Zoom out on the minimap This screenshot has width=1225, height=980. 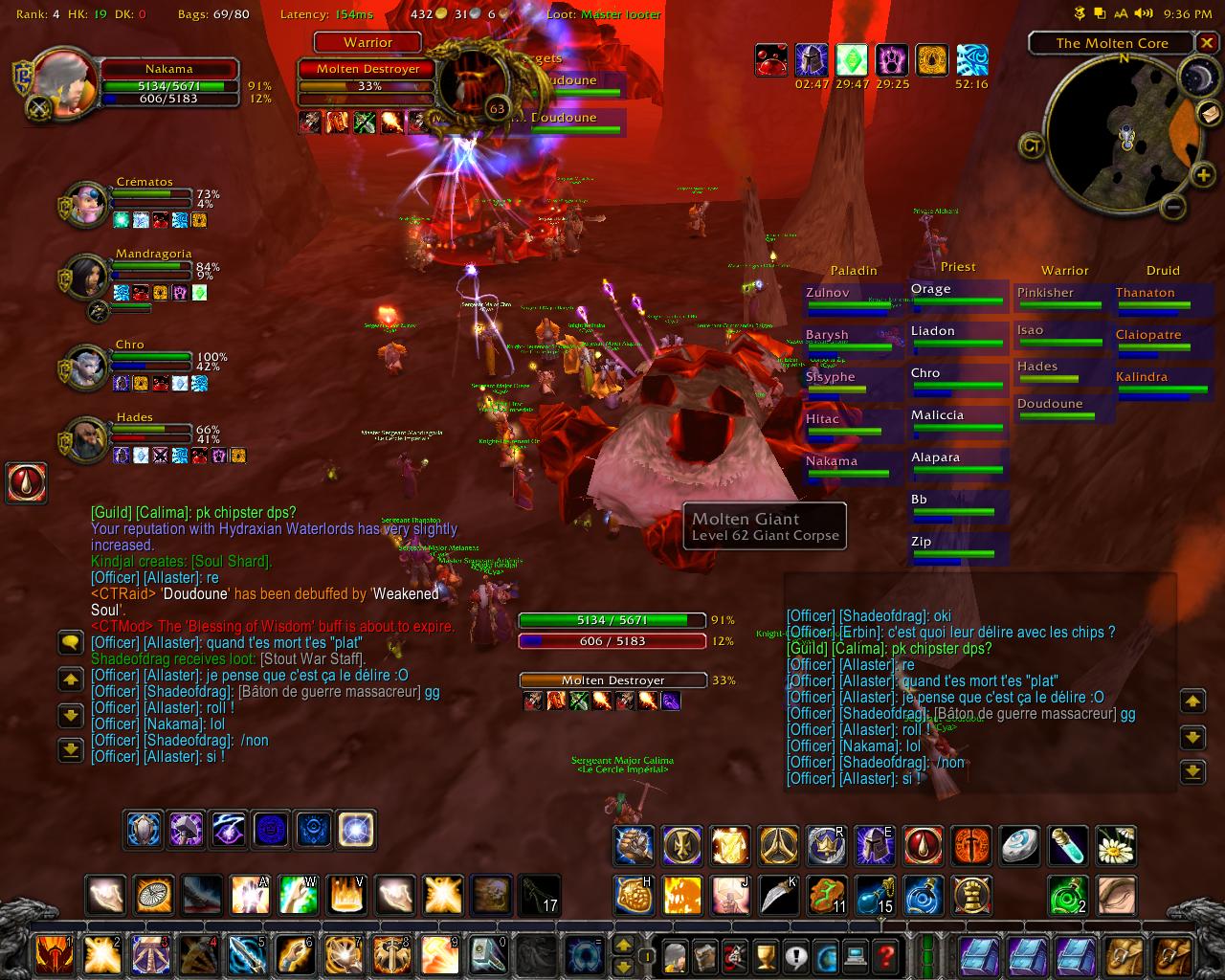coord(1176,206)
